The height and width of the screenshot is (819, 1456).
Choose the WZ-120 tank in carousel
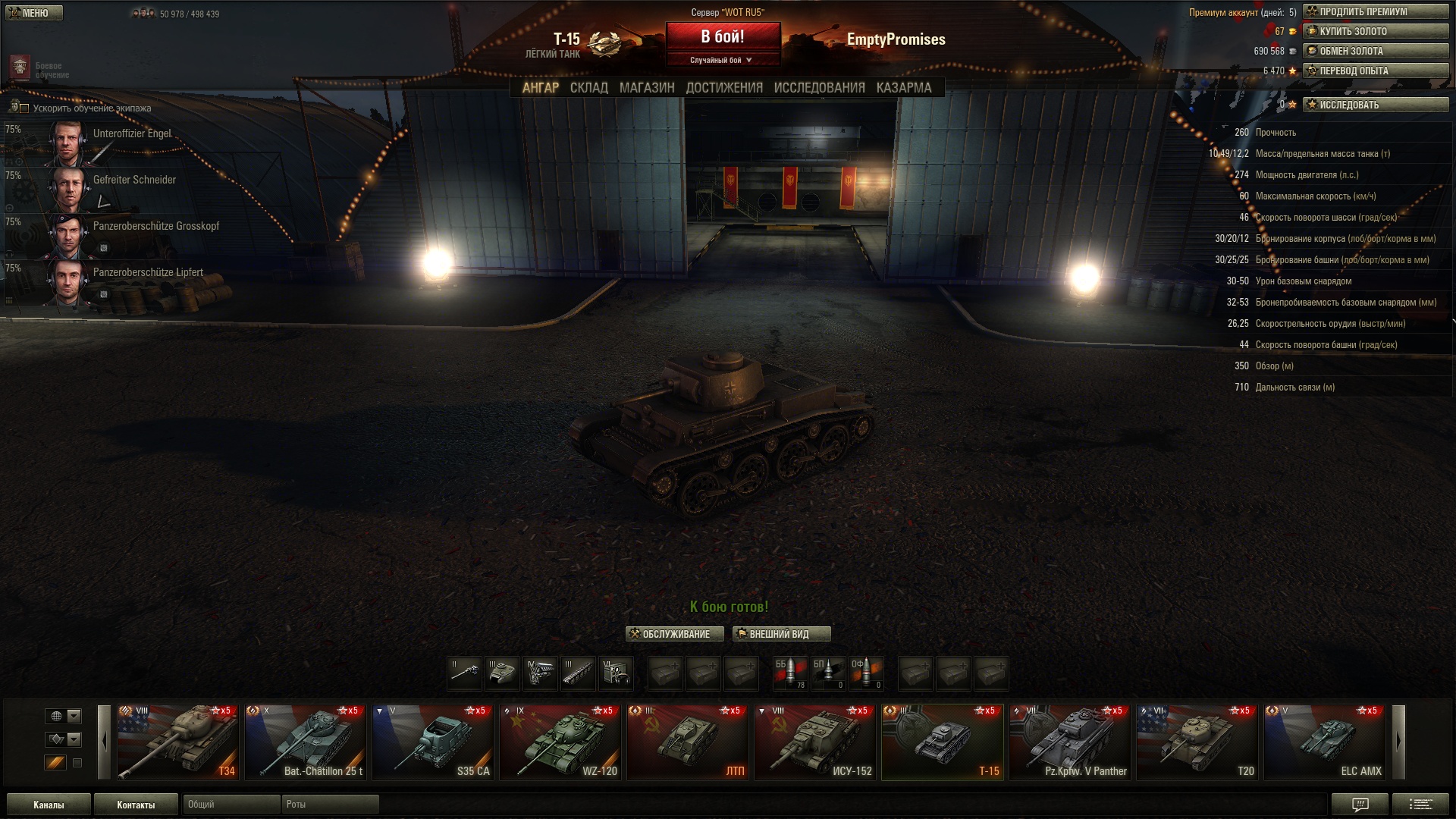(x=561, y=742)
